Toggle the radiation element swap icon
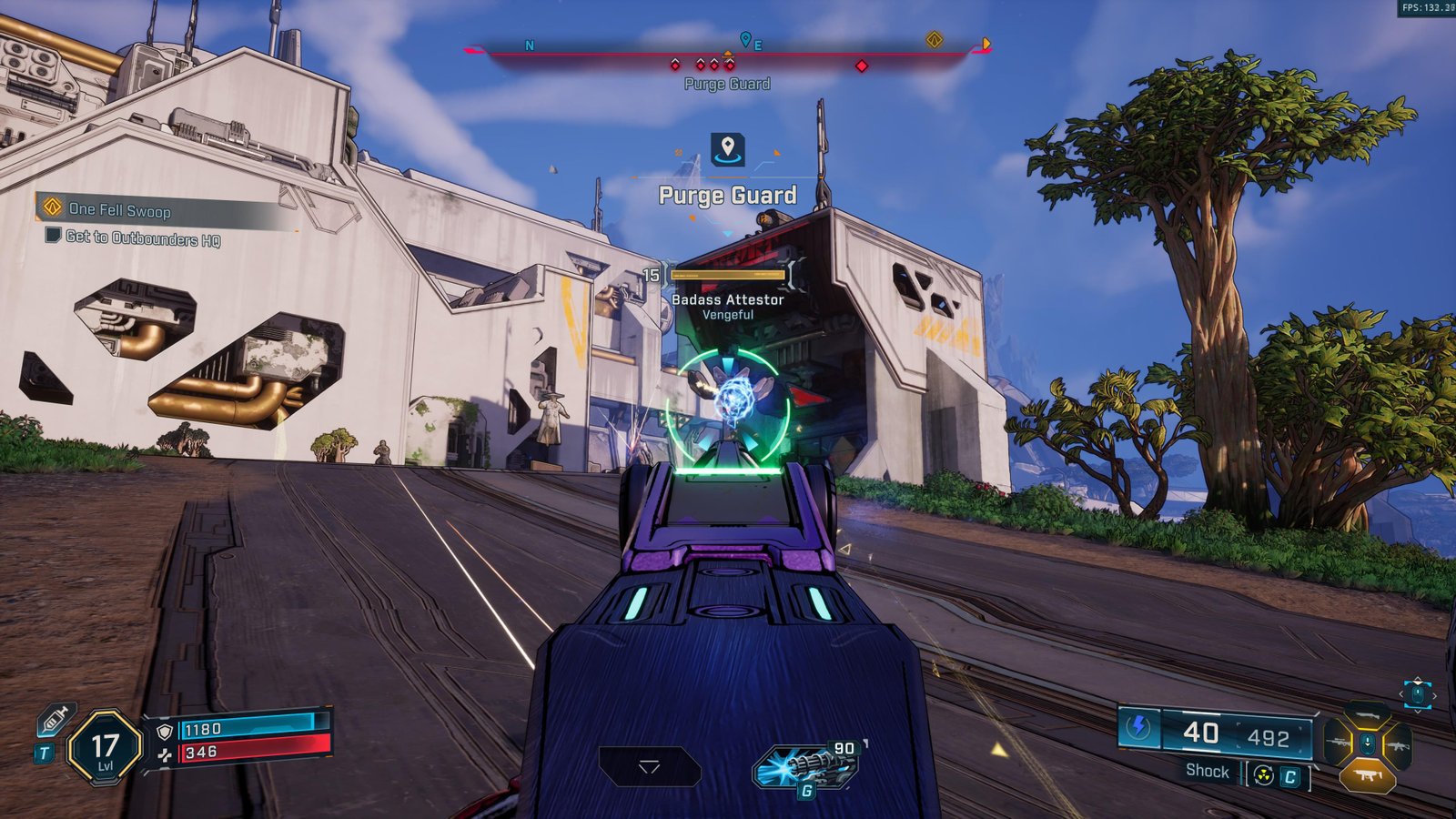This screenshot has height=819, width=1456. [1263, 775]
